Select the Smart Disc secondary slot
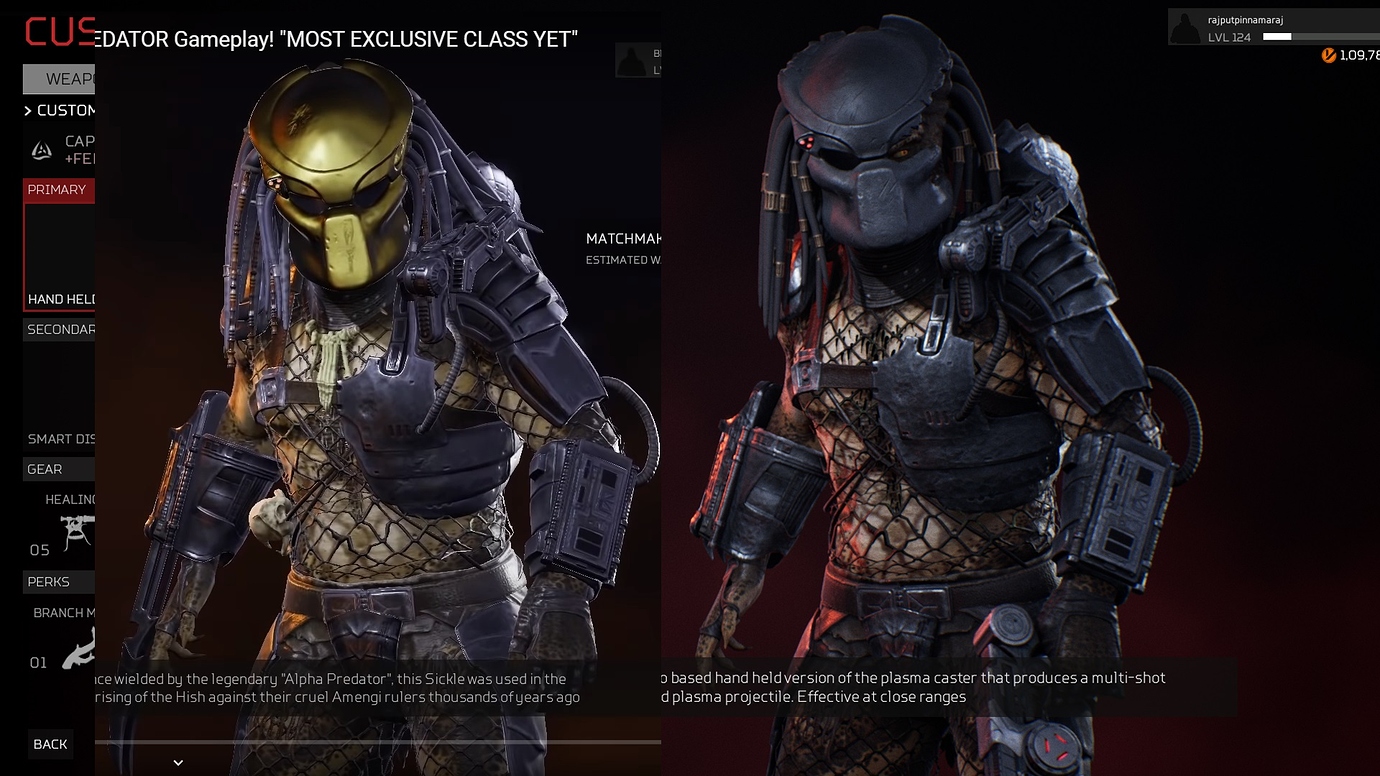 58,438
